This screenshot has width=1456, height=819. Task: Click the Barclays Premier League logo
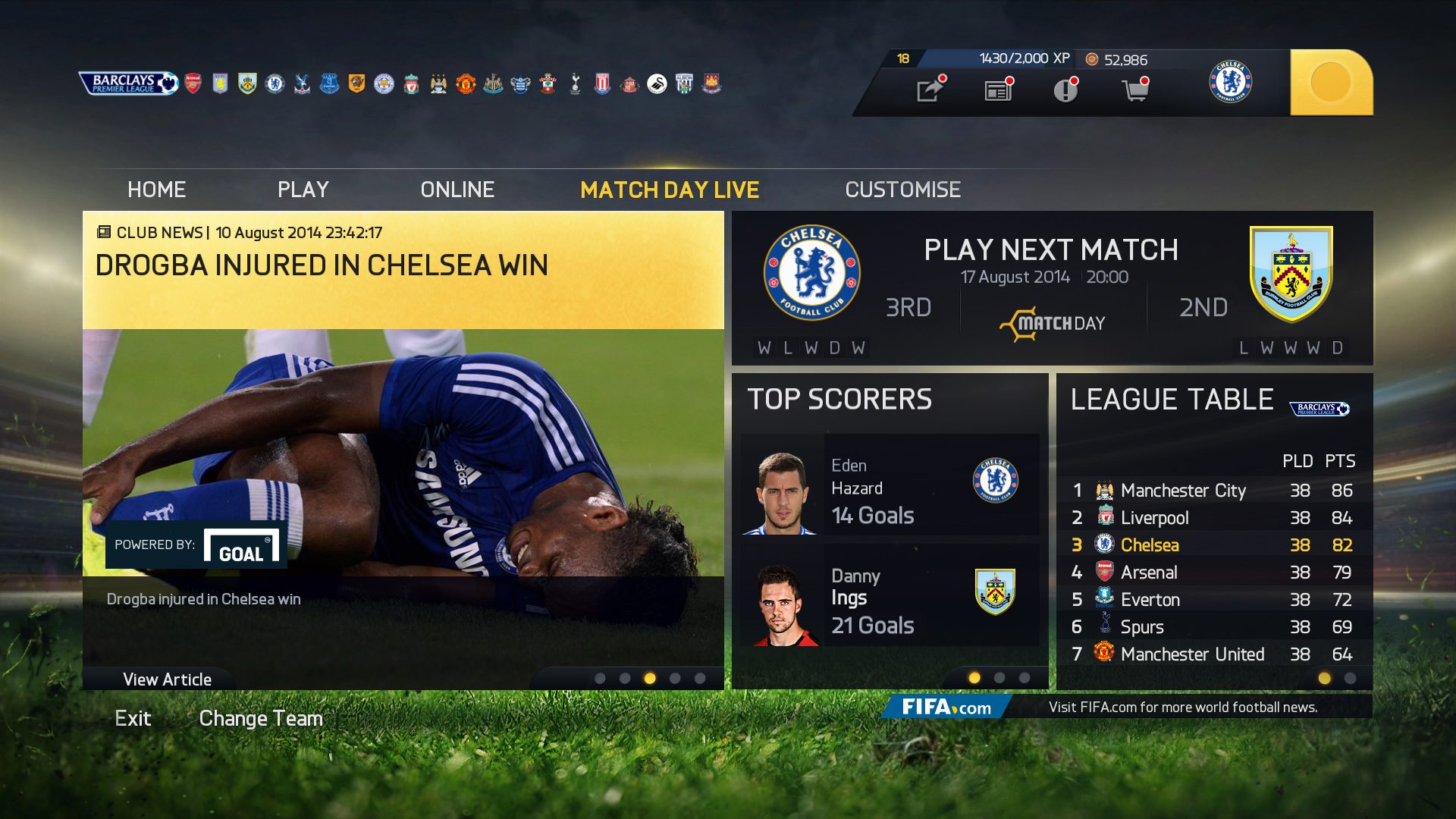[128, 83]
